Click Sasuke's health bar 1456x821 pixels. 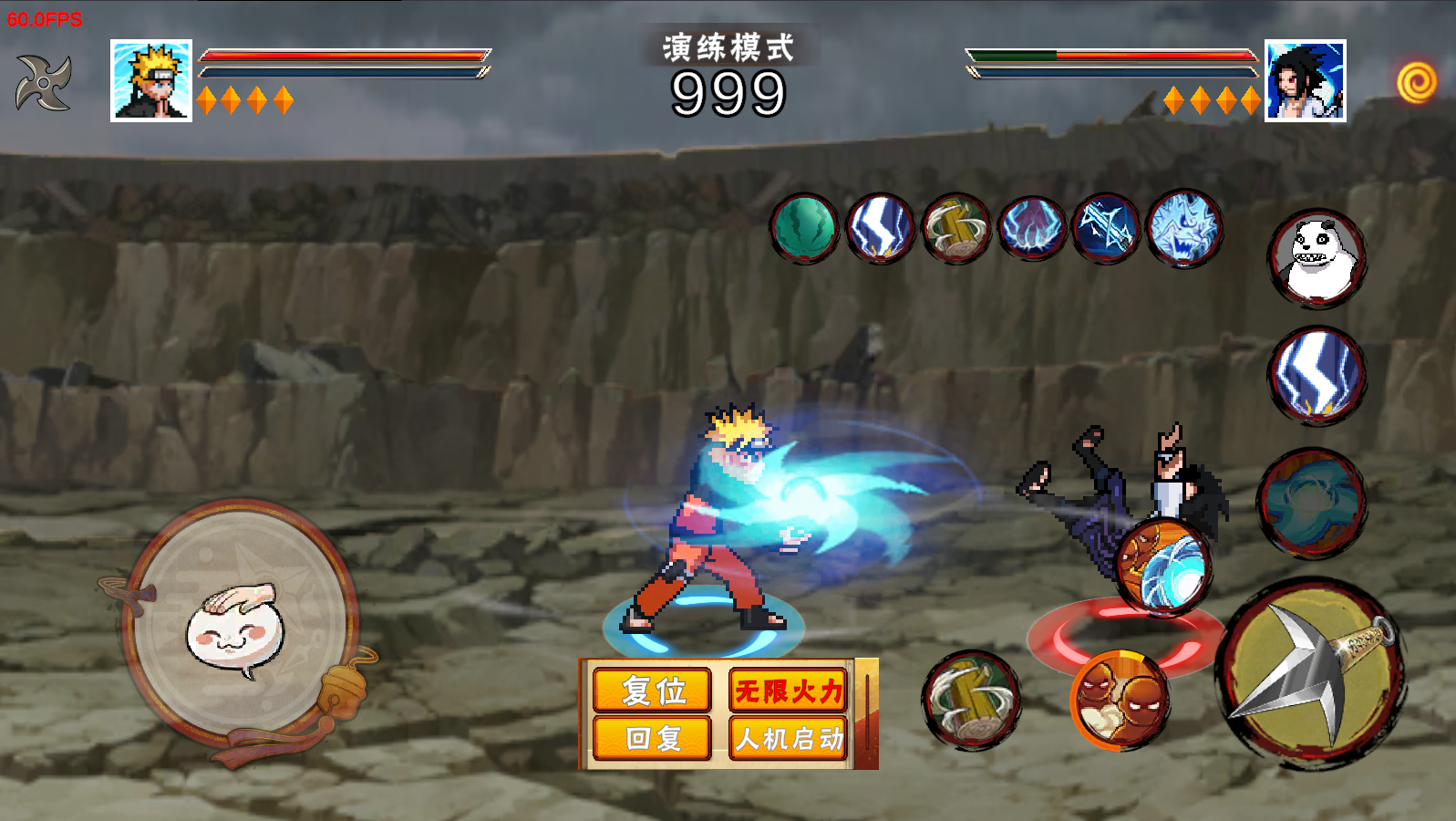tap(1112, 55)
